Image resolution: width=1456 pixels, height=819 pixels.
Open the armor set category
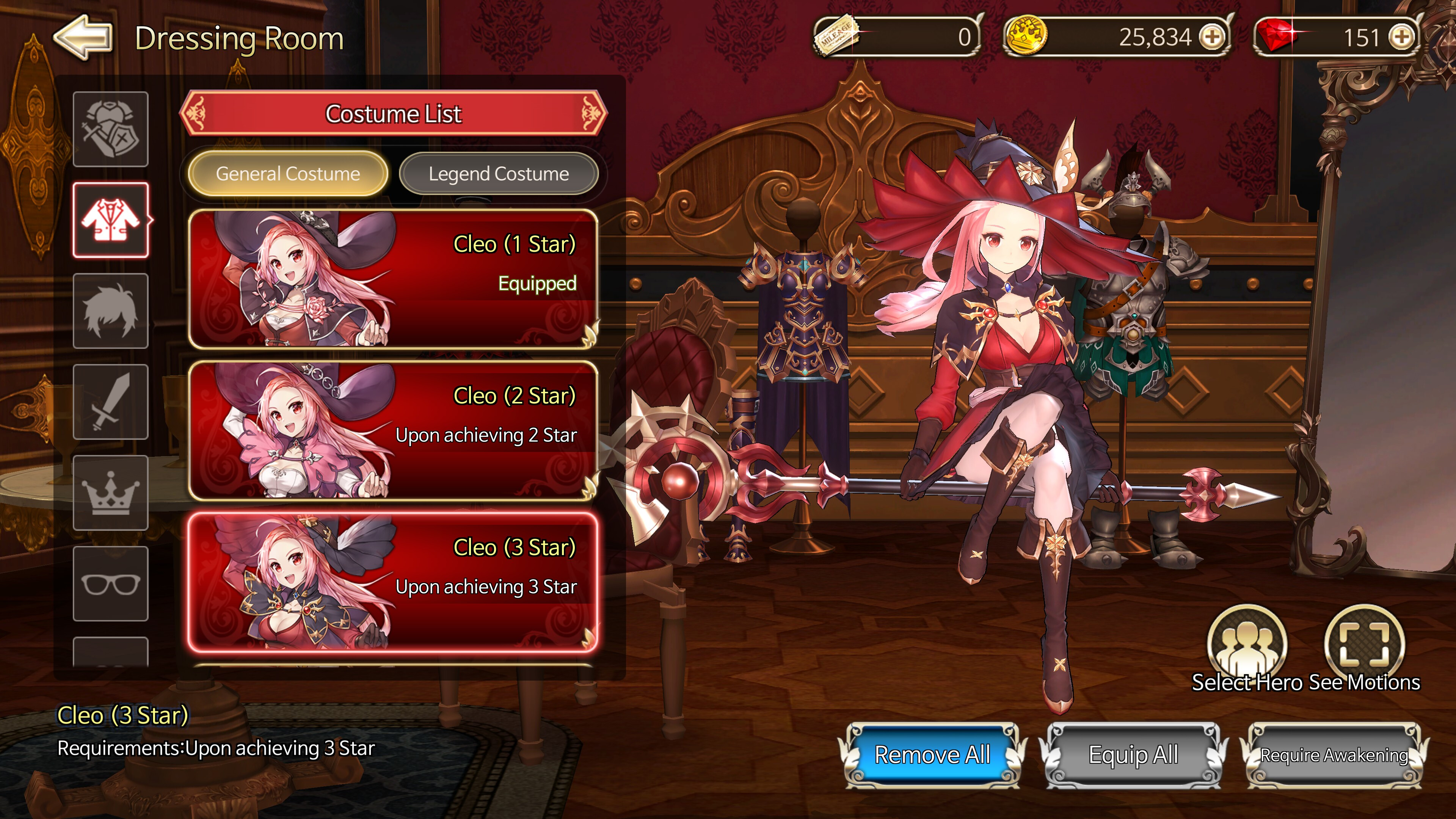111,129
